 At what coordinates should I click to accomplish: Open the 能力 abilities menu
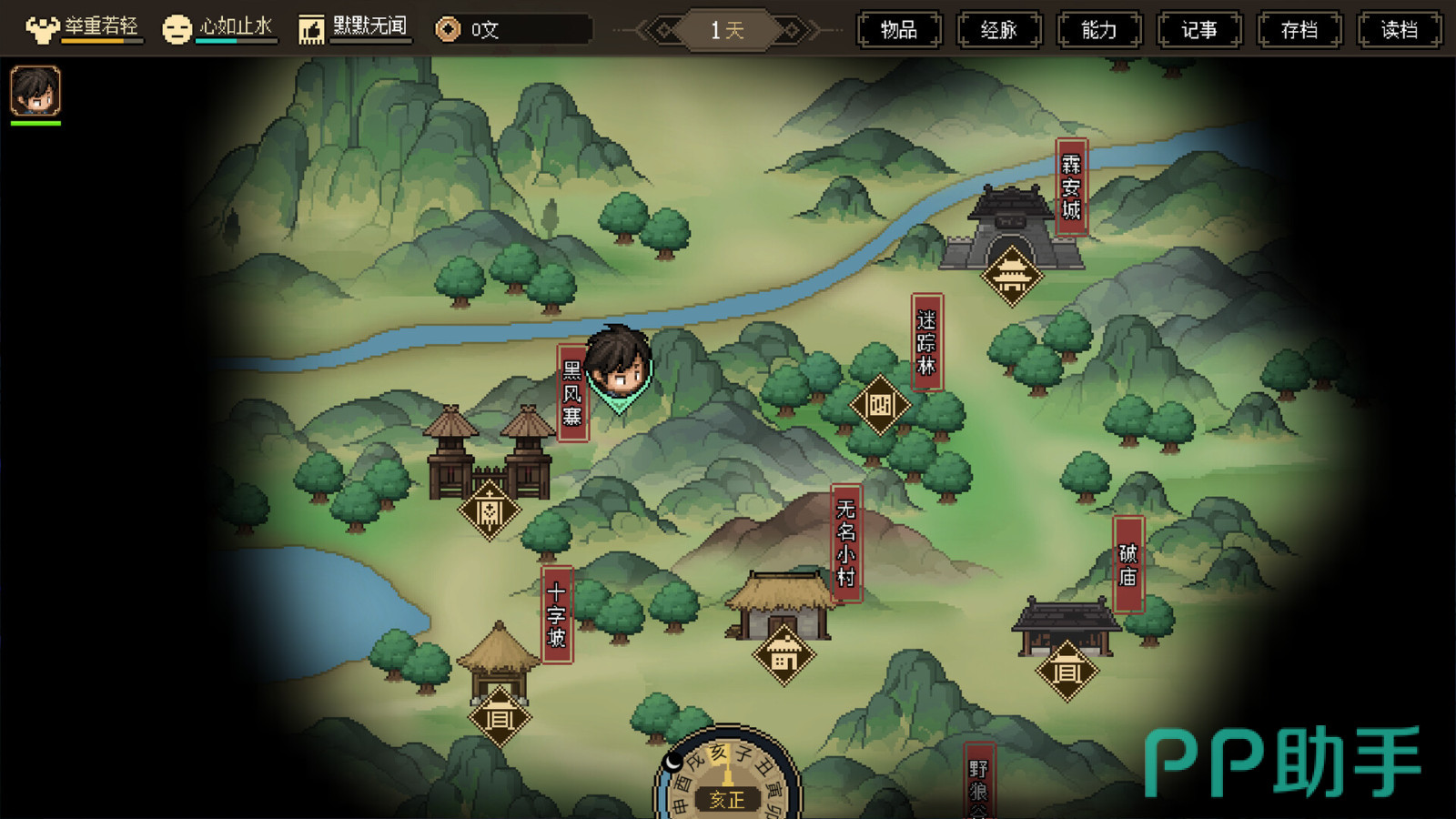[x=1099, y=30]
